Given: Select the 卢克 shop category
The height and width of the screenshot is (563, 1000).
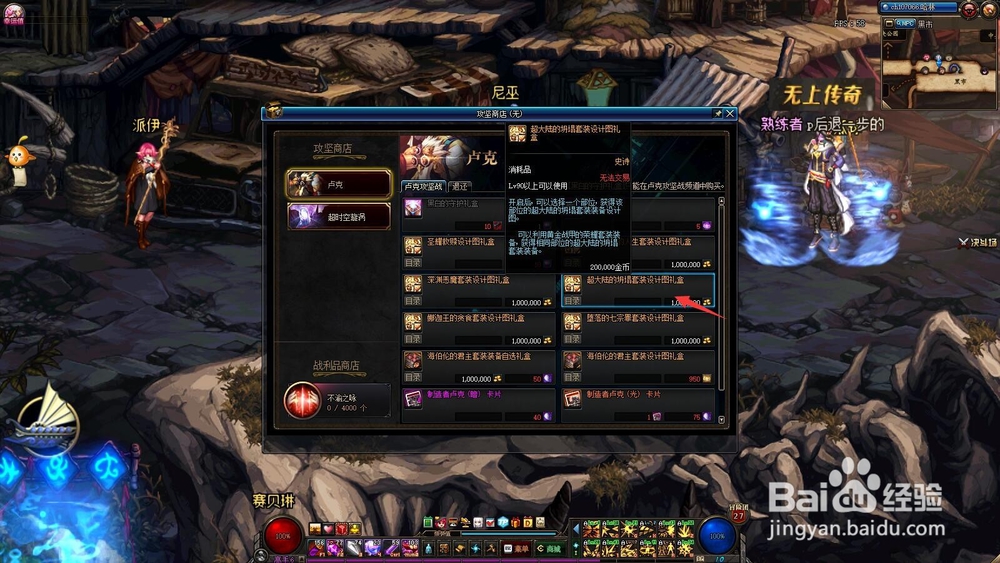Looking at the screenshot, I should click(x=338, y=184).
